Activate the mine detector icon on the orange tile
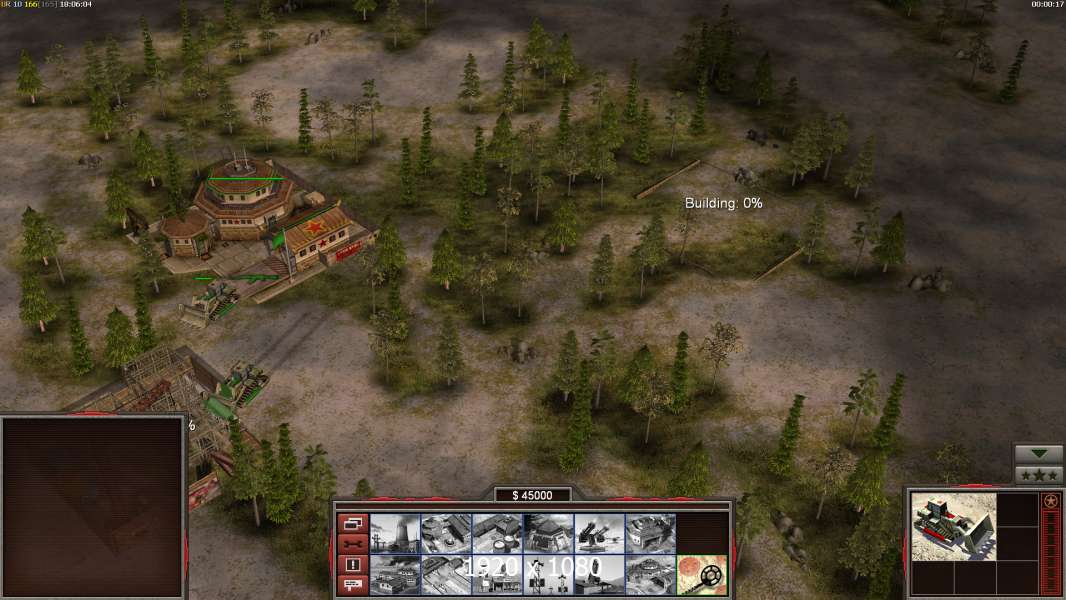1066x600 pixels. point(703,574)
